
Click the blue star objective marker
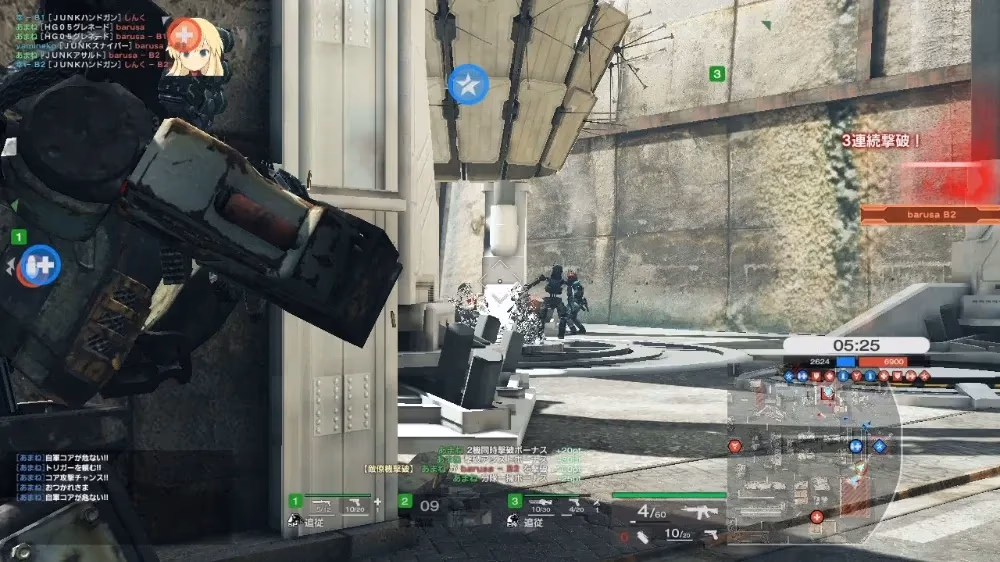pyautogui.click(x=467, y=86)
